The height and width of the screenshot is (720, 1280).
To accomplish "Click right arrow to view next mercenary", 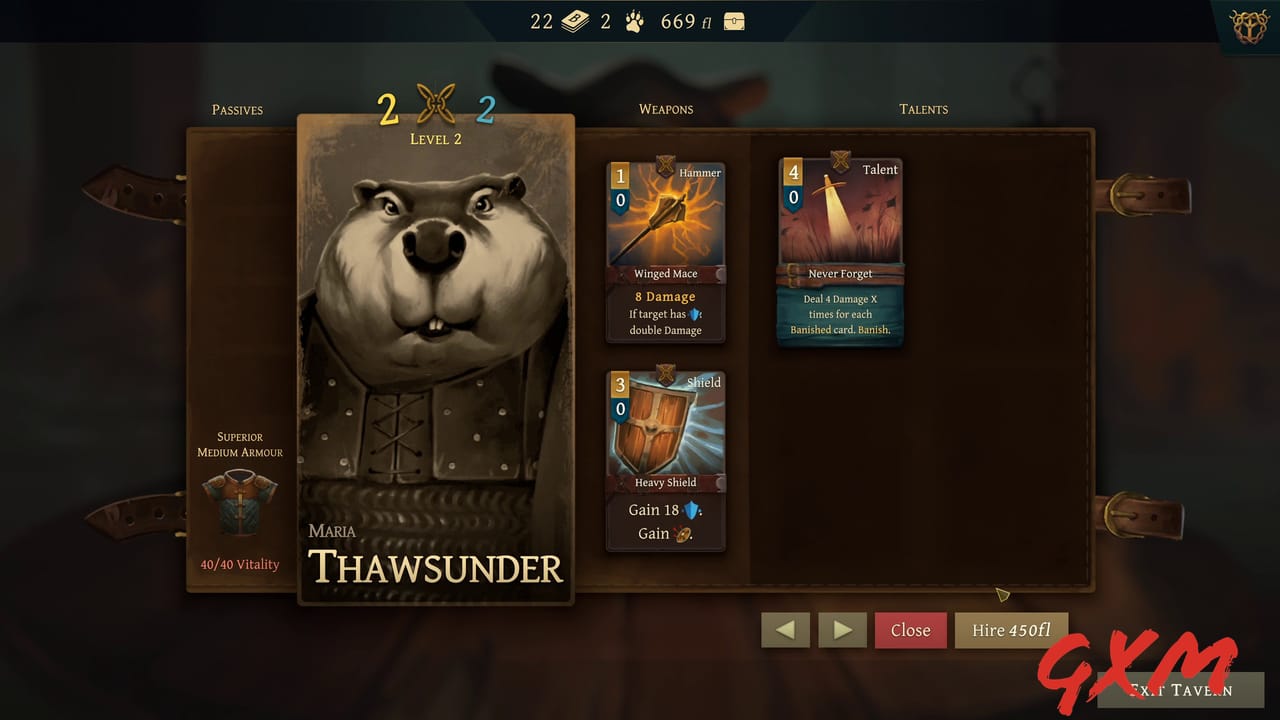I will point(842,630).
